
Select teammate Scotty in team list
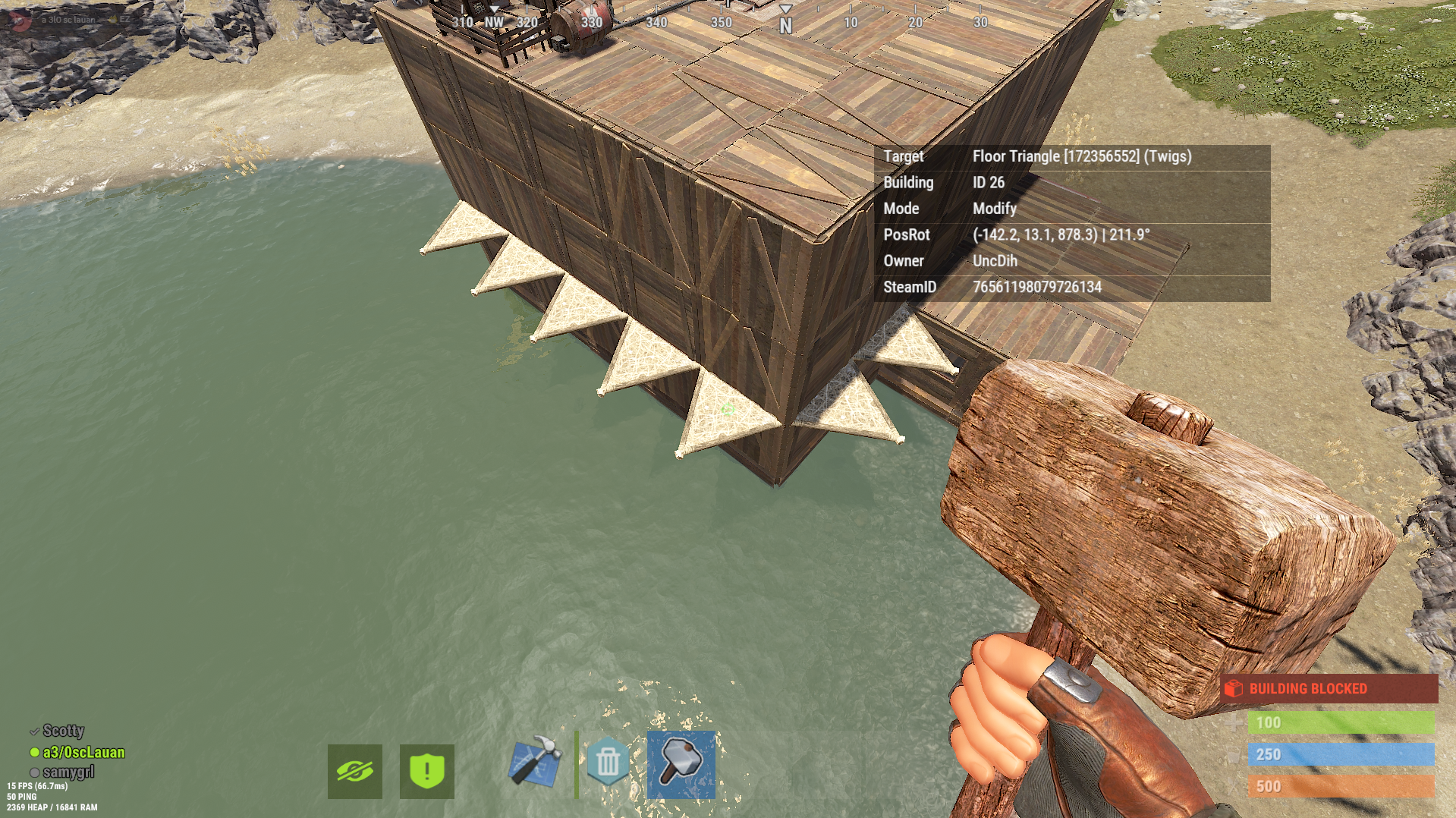pyautogui.click(x=63, y=731)
